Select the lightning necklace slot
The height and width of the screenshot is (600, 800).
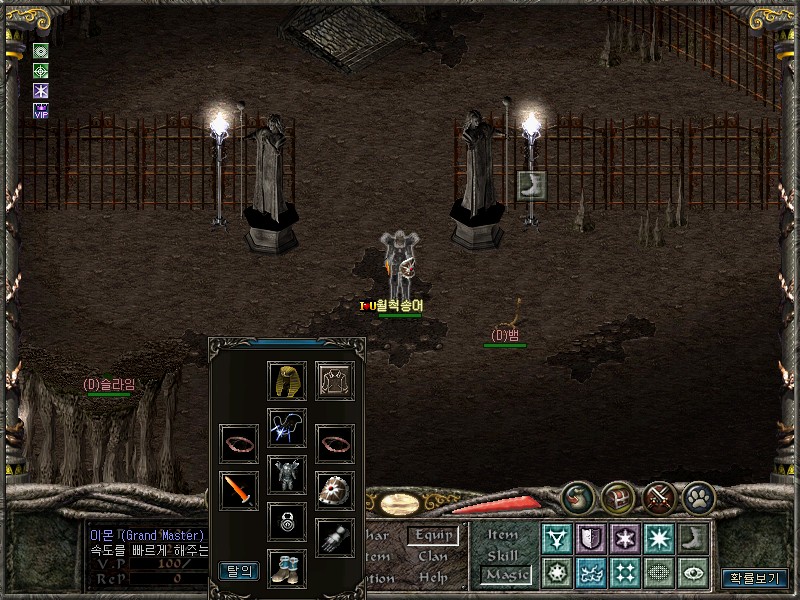coord(287,428)
